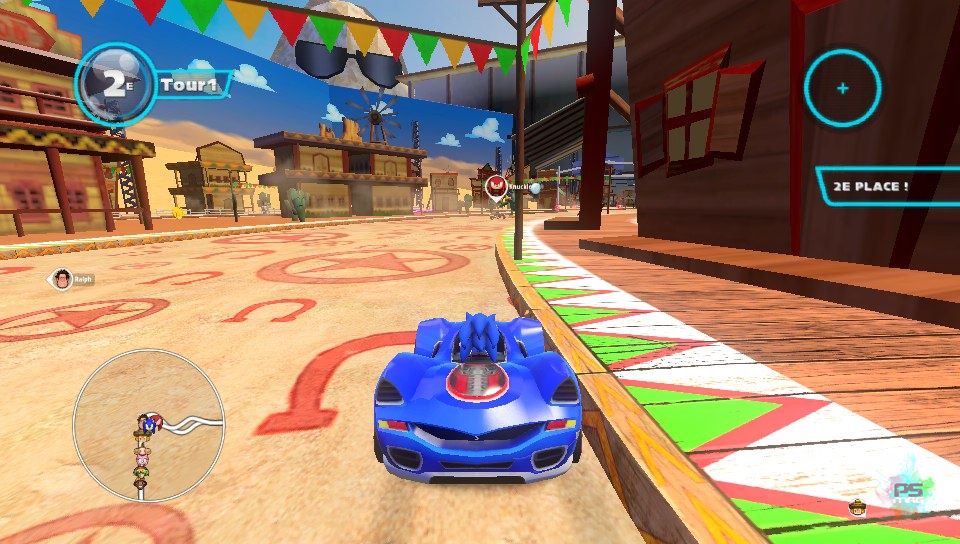
Task: Click Sonic's head marker on the minimap
Action: pos(151,424)
